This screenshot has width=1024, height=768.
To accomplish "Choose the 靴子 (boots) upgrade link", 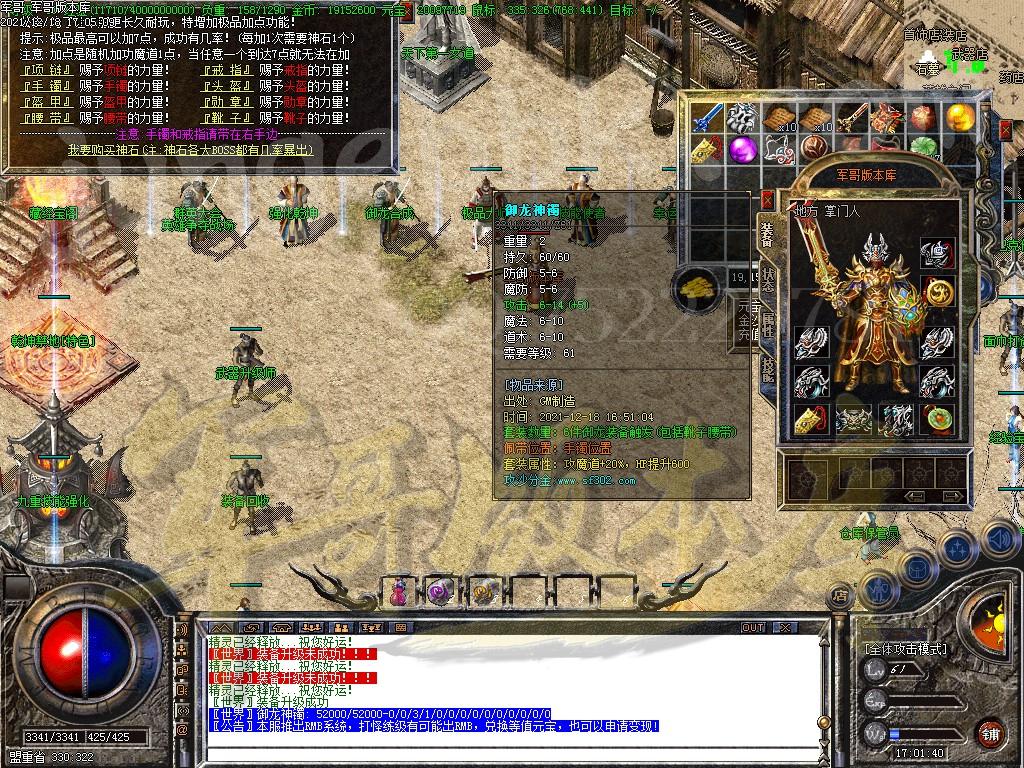I will [227, 119].
